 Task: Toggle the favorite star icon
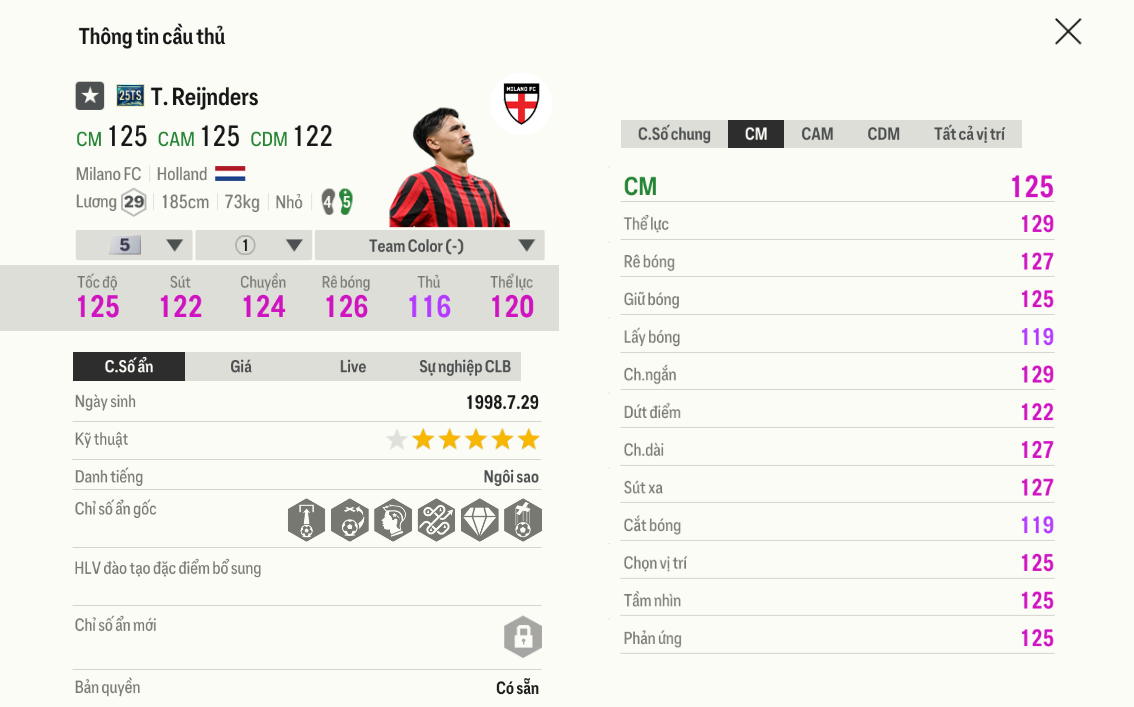click(90, 96)
